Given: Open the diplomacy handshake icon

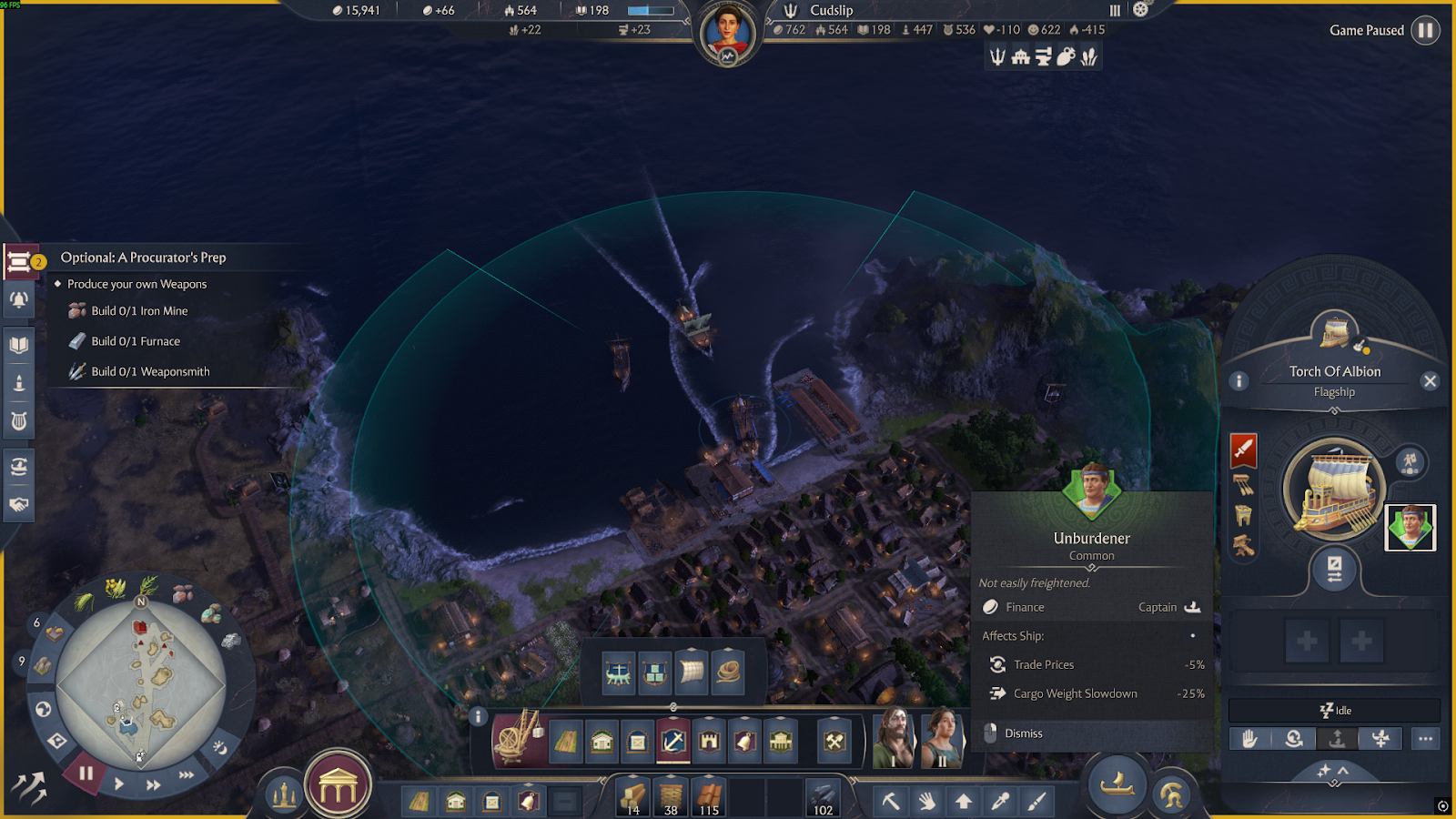Looking at the screenshot, I should click(x=19, y=504).
